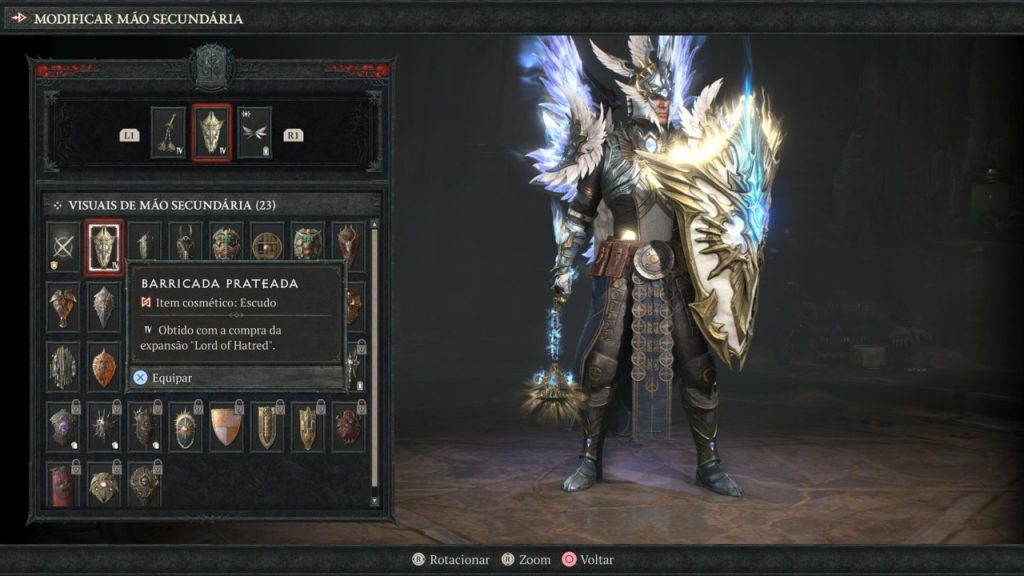Select the locked purple-gem shield visual
The height and width of the screenshot is (576, 1024).
point(63,425)
